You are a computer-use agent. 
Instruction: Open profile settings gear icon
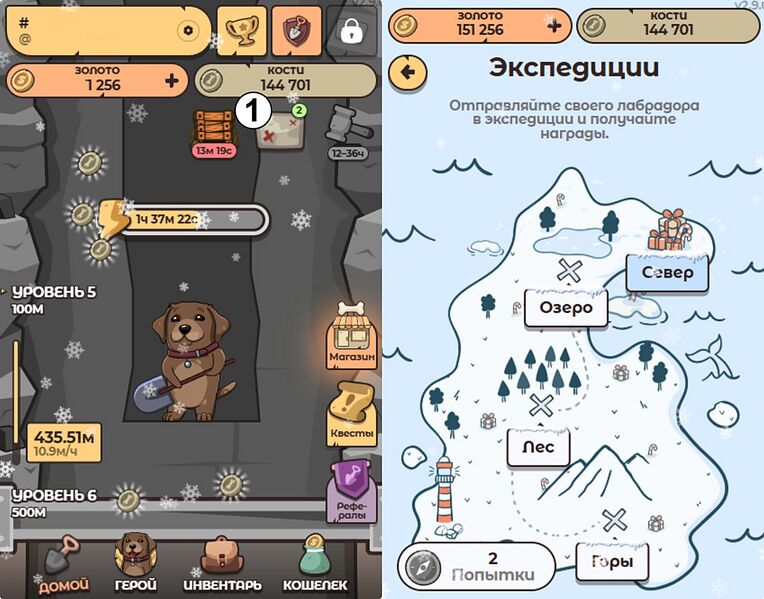[187, 31]
